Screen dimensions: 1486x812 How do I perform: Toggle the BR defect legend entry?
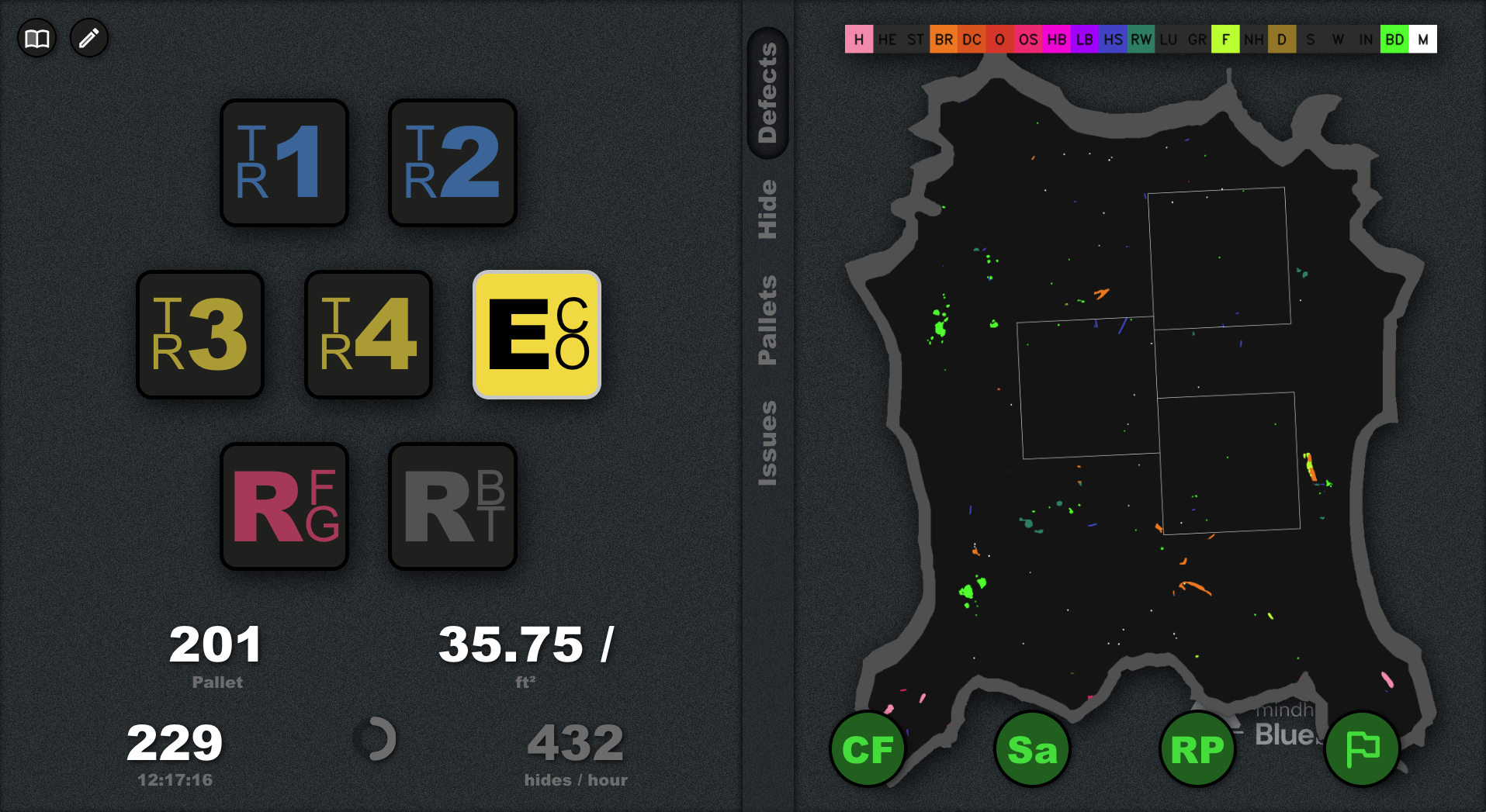944,40
